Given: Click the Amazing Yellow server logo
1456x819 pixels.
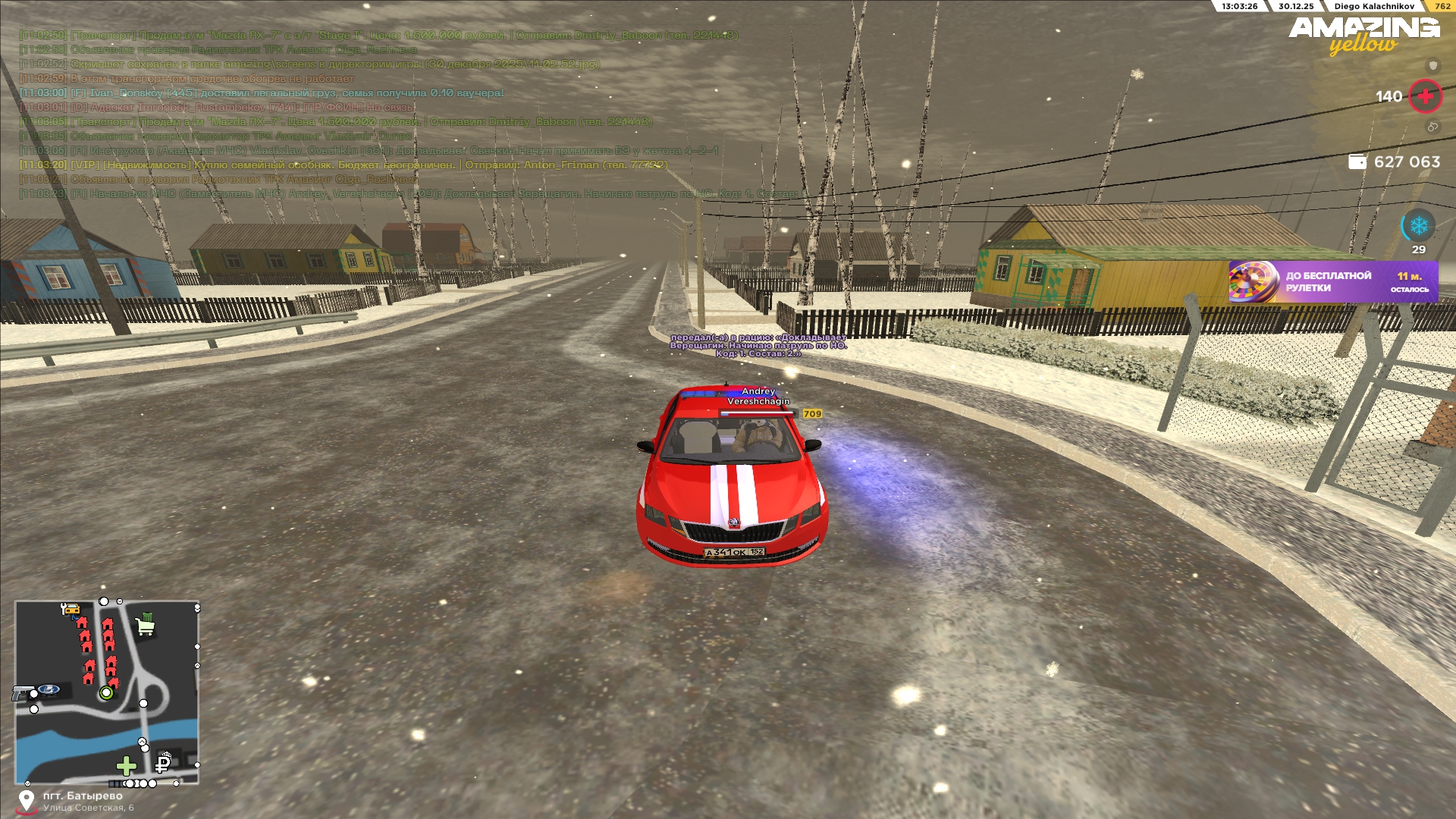Looking at the screenshot, I should click(1363, 35).
